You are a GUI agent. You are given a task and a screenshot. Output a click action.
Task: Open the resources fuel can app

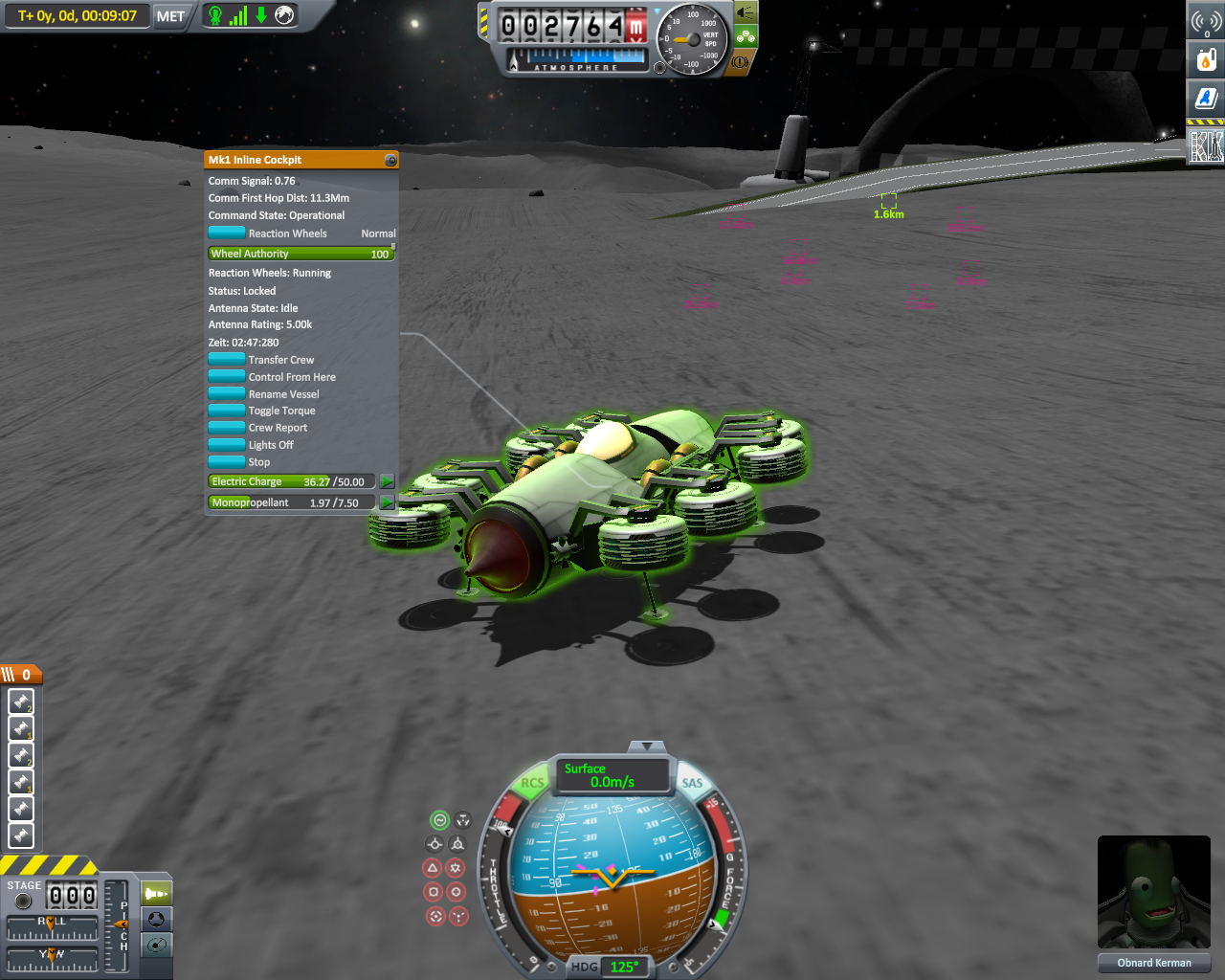[1206, 59]
